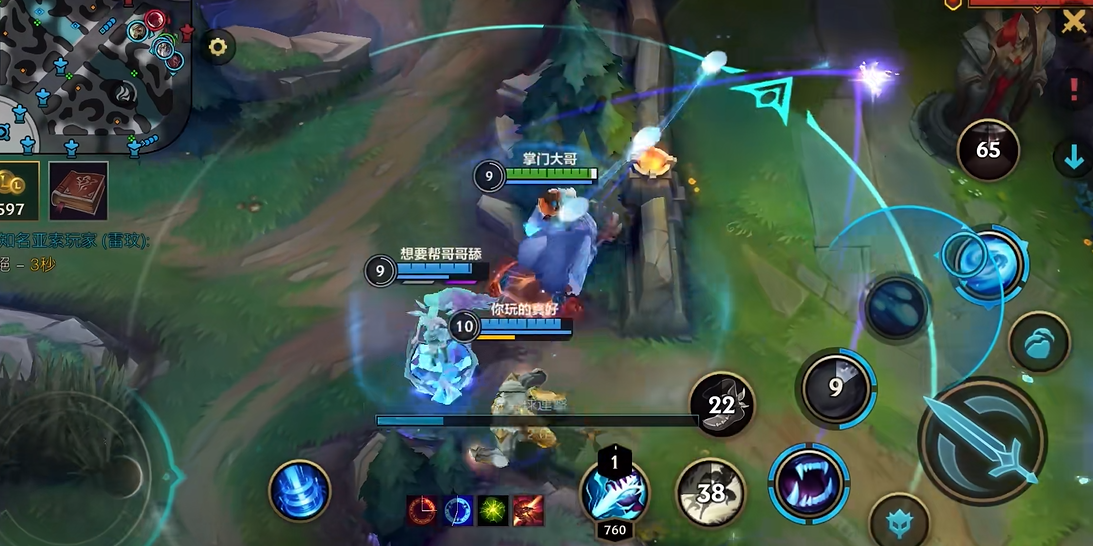Tap the target minion attack button
Viewport: 1093px width, 546px height.
[1040, 342]
